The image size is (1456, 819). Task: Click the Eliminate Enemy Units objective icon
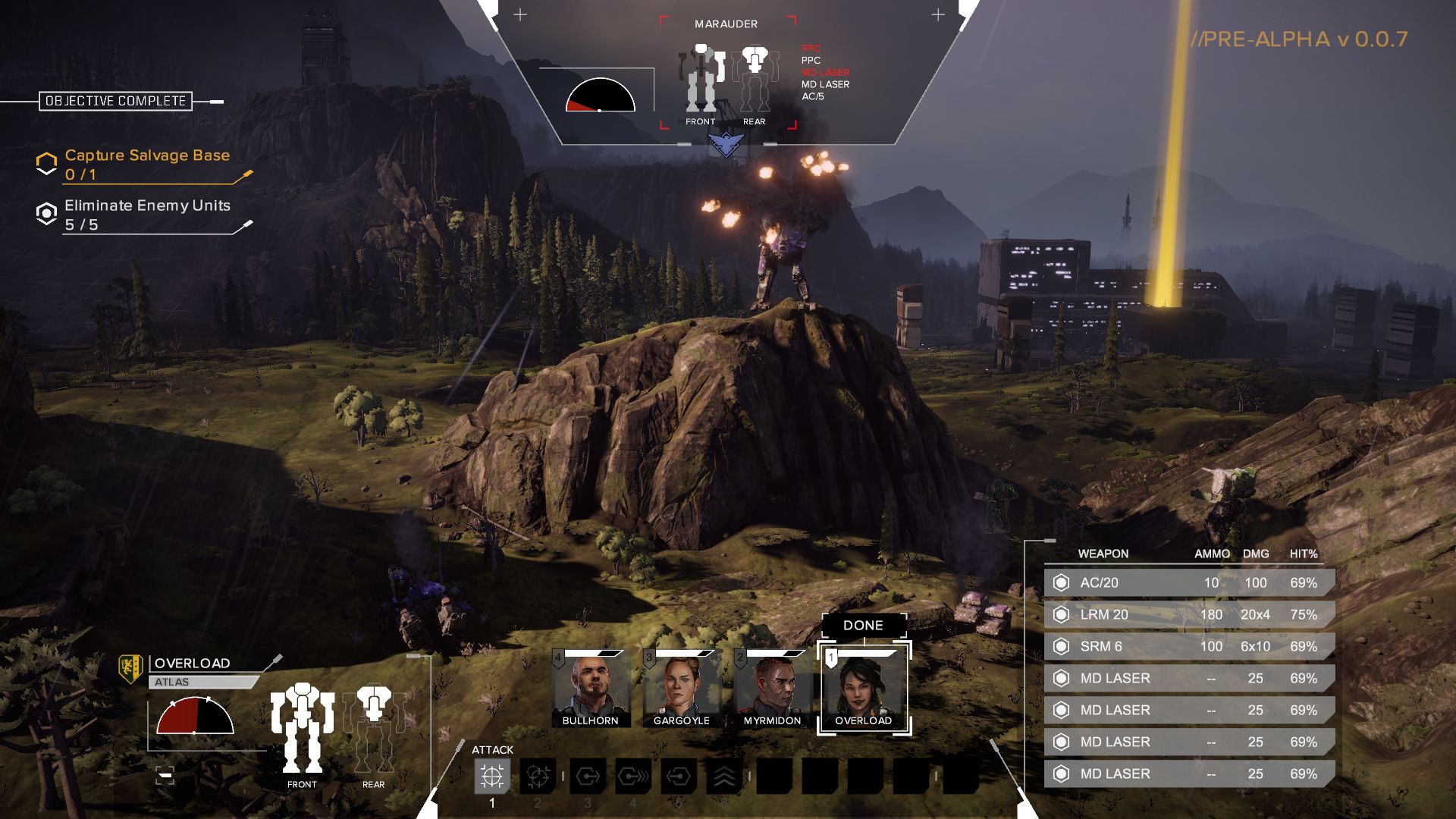coord(45,213)
